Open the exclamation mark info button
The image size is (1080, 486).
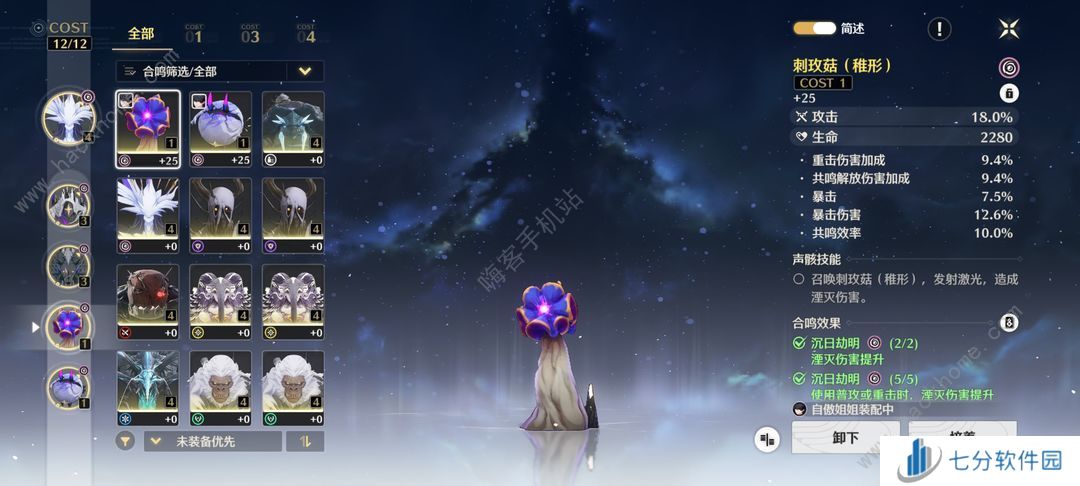tap(938, 29)
